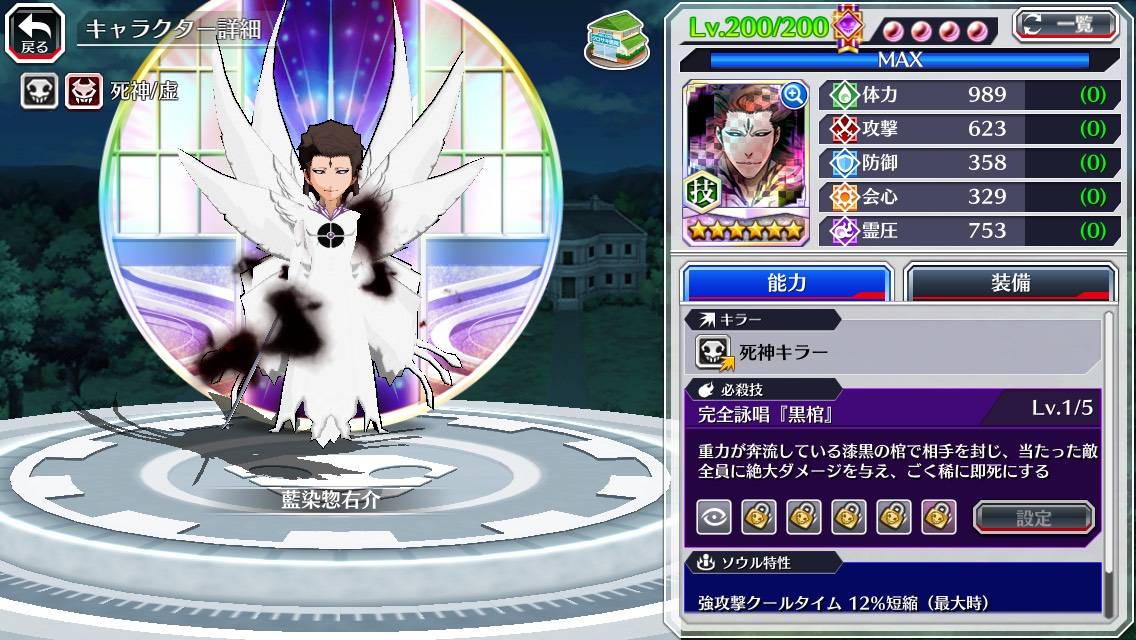Switch to the 能力 tab
The image size is (1136, 640).
pos(786,282)
